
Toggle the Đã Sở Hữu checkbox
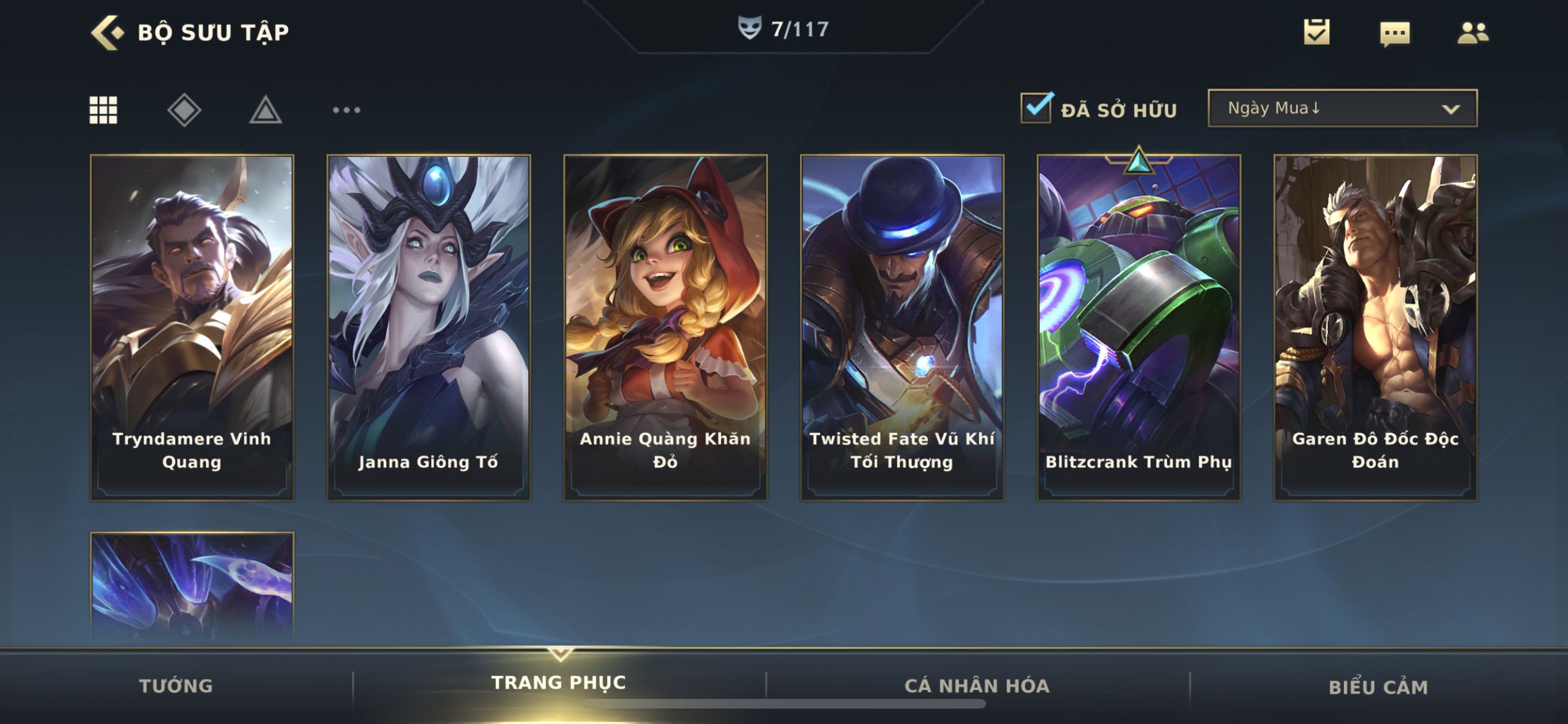tap(1036, 108)
